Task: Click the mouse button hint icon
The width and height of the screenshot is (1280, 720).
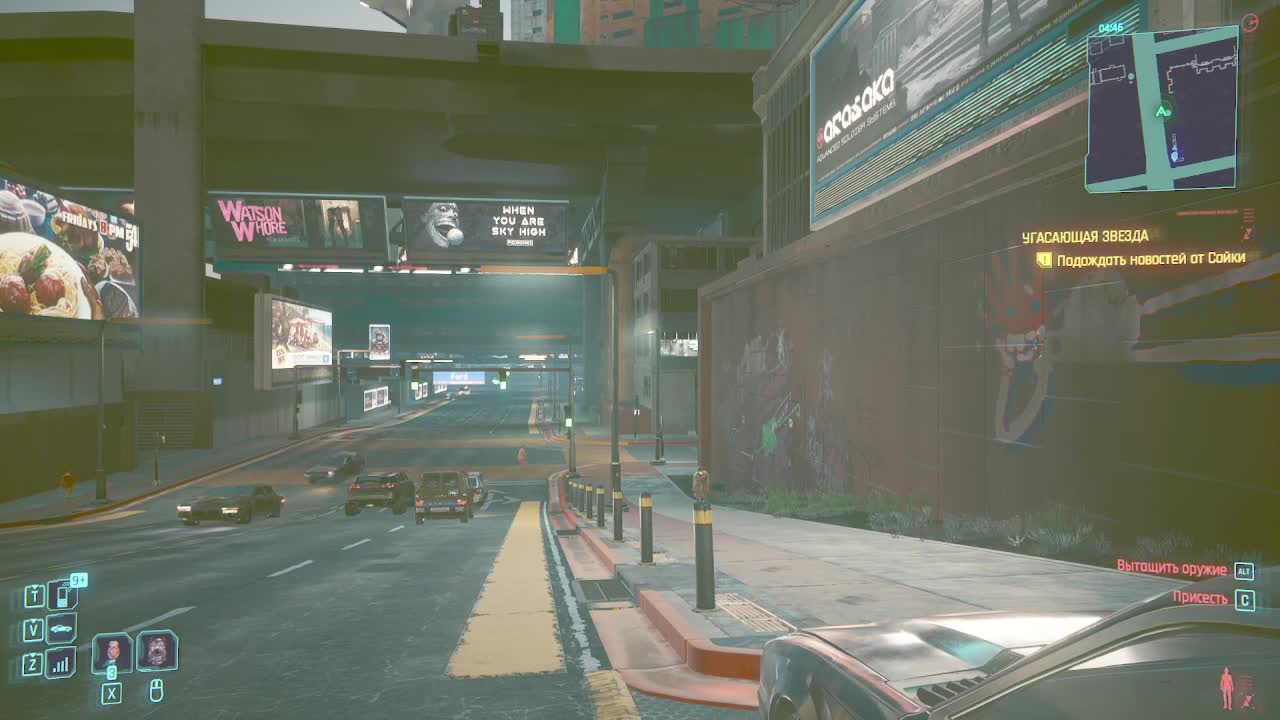Action: 158,690
